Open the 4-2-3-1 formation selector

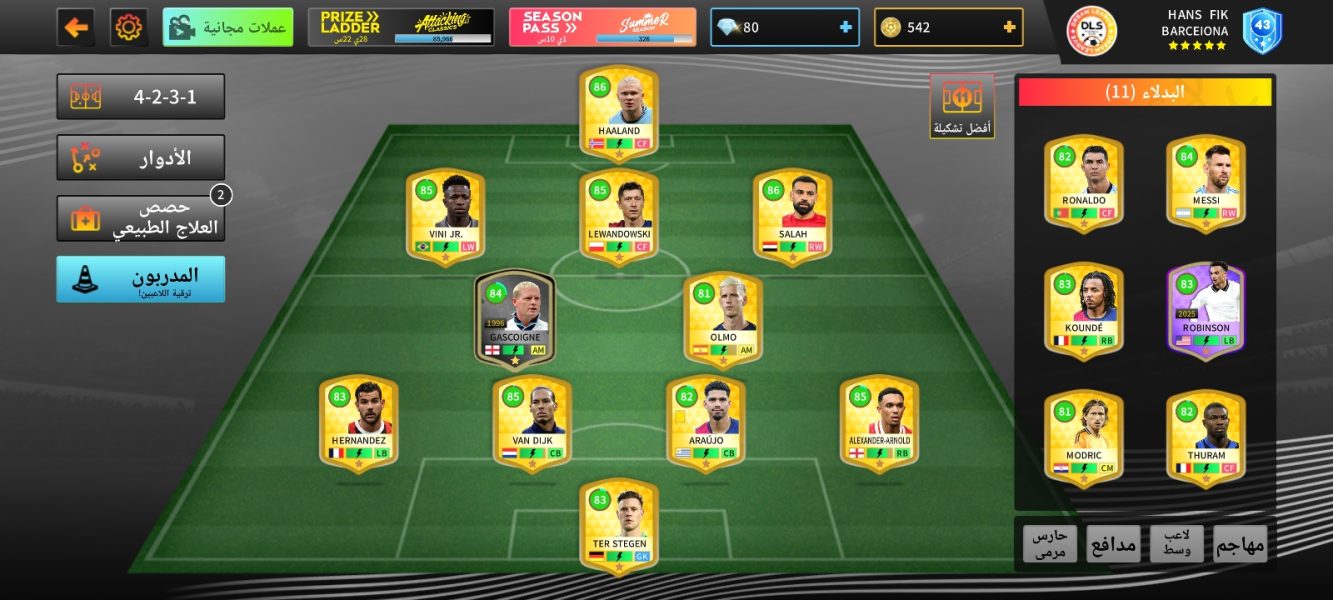141,96
